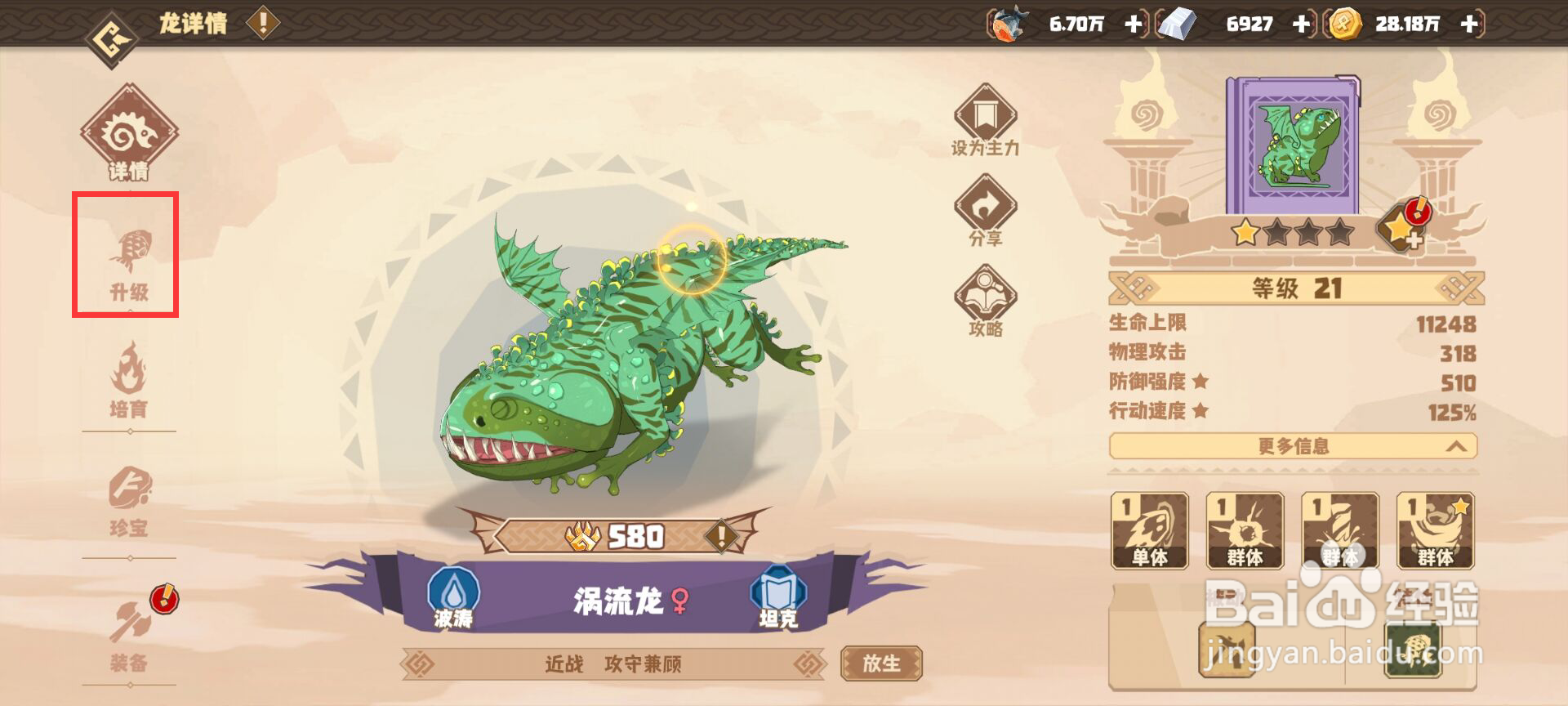The image size is (1568, 706).
Task: Open the dragon portrait card thumbnail
Action: 1294,143
